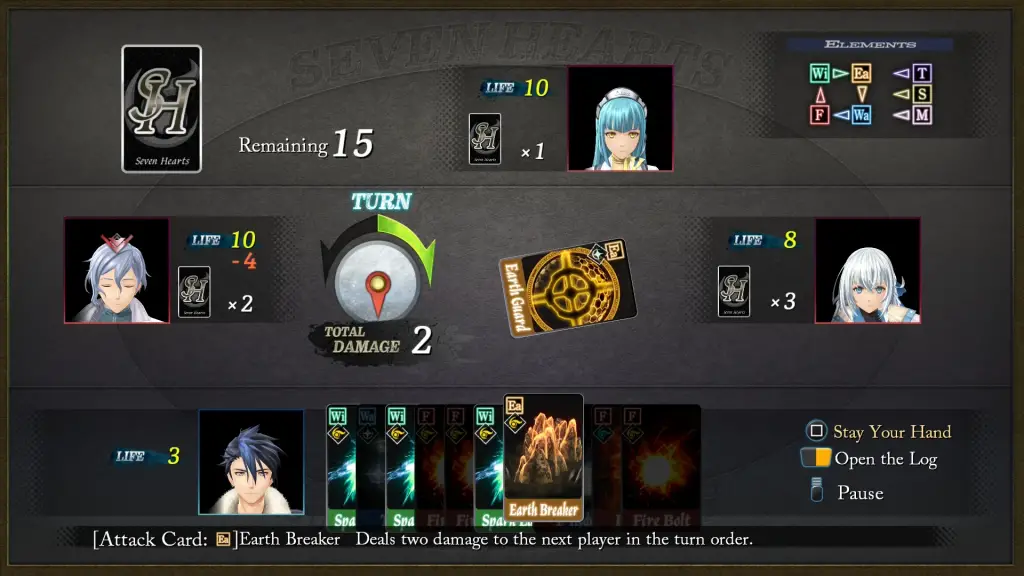Select the teal-haired opponent's portrait
This screenshot has width=1024, height=576.
coord(620,119)
